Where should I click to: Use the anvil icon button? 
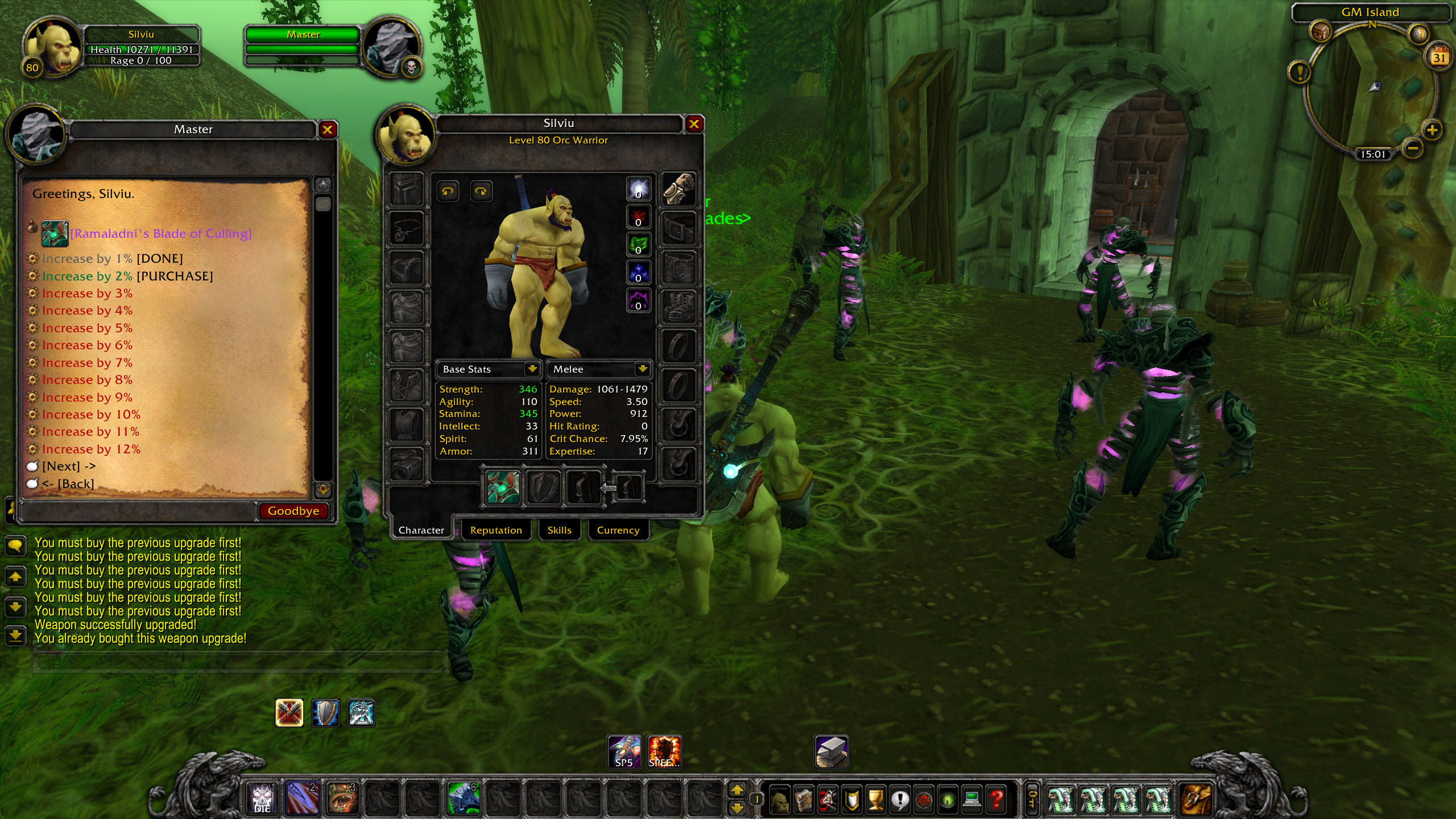click(x=832, y=752)
